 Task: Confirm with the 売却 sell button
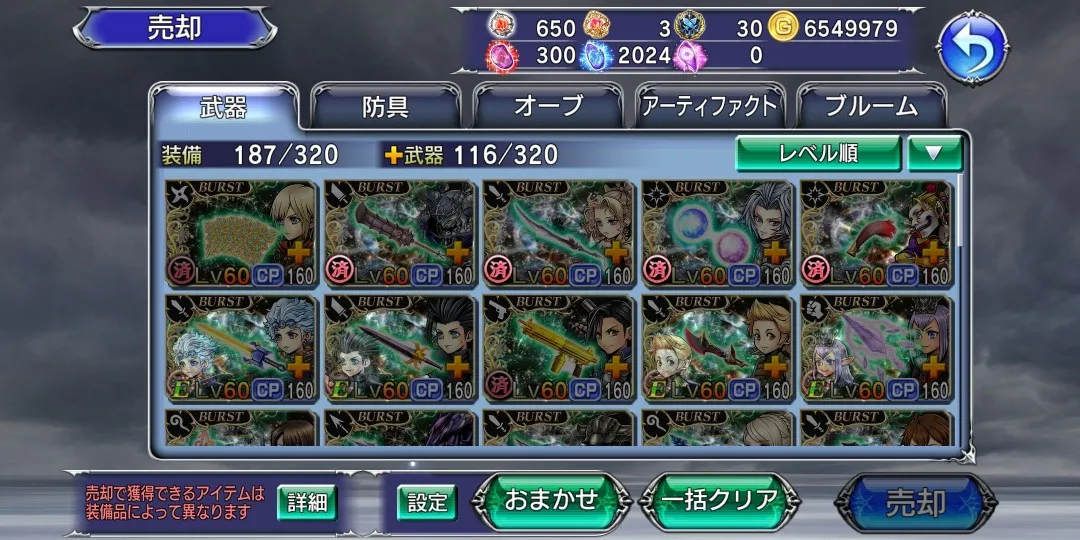pos(915,502)
